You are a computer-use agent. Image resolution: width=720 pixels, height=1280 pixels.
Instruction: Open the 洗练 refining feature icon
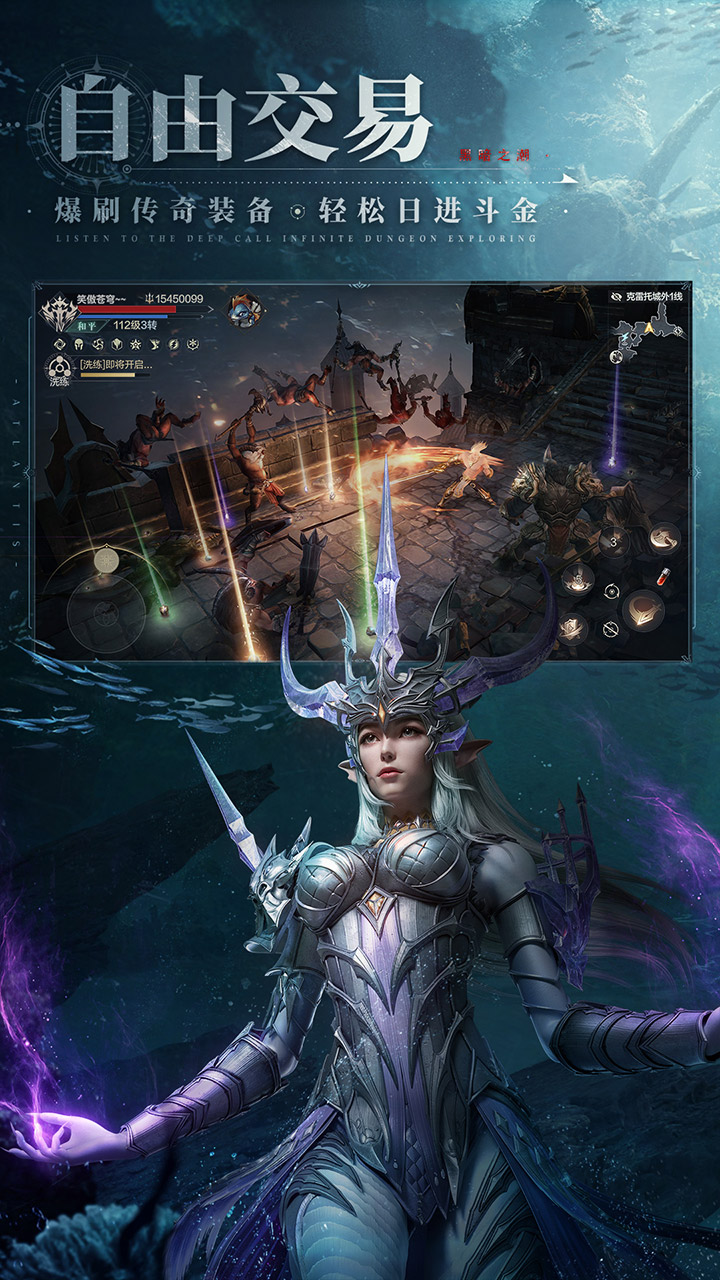pyautogui.click(x=57, y=370)
